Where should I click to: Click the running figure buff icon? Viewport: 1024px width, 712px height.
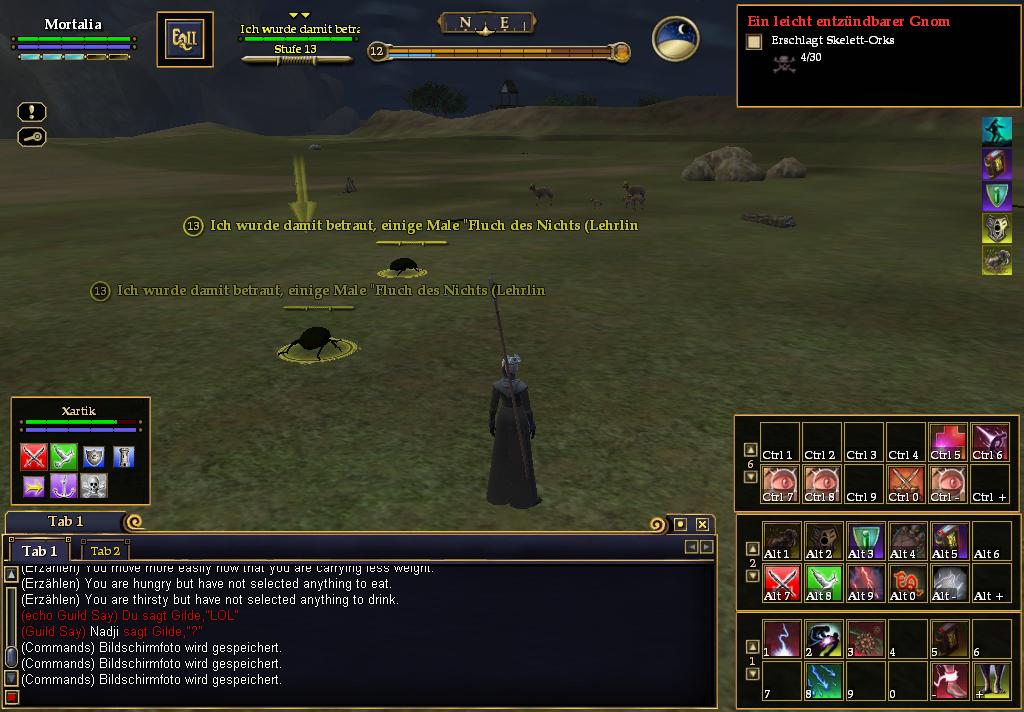996,131
